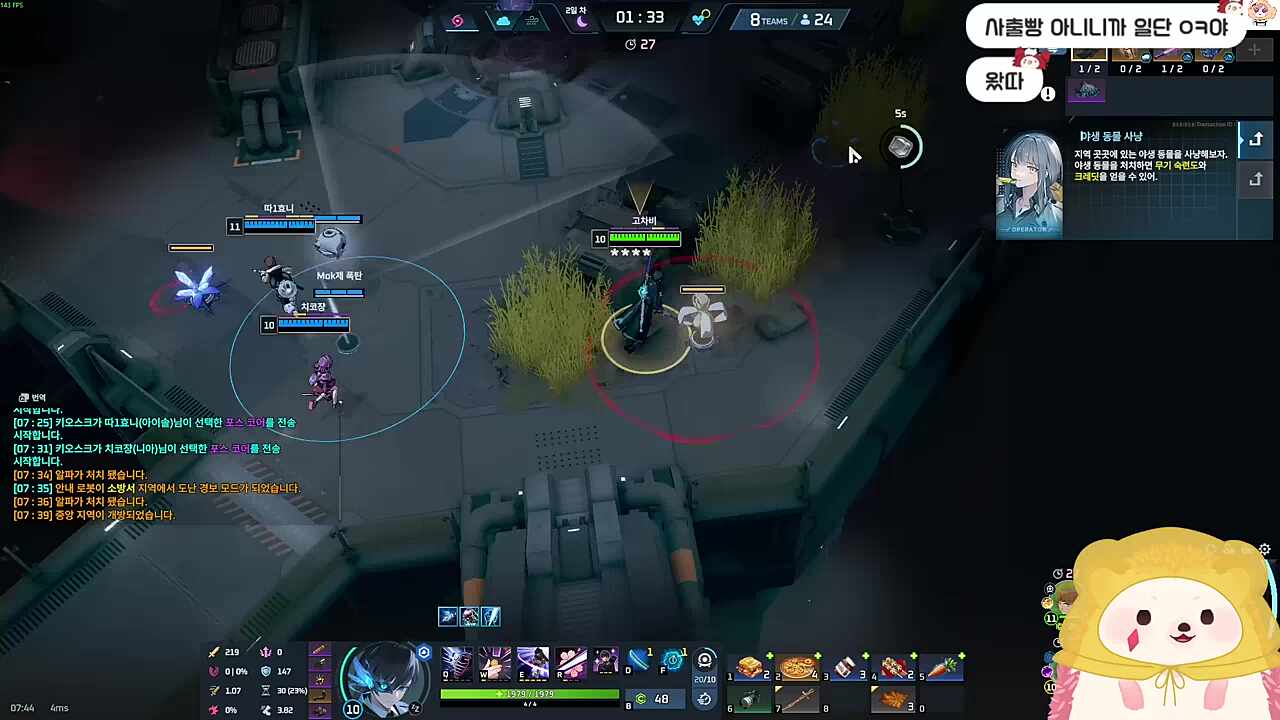Select the sword item in slot 7
Screen dimensions: 1280x720
(797, 698)
